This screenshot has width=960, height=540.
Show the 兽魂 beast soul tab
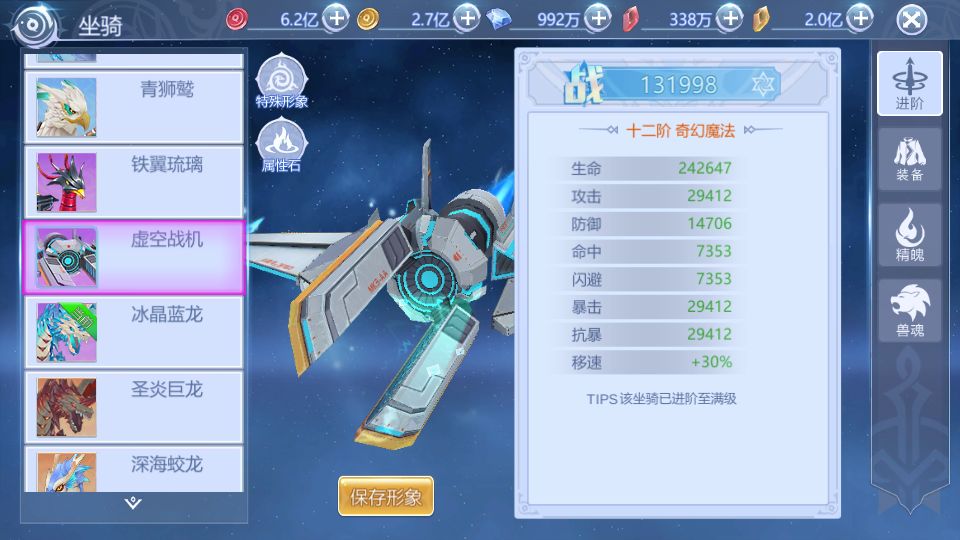pos(909,310)
